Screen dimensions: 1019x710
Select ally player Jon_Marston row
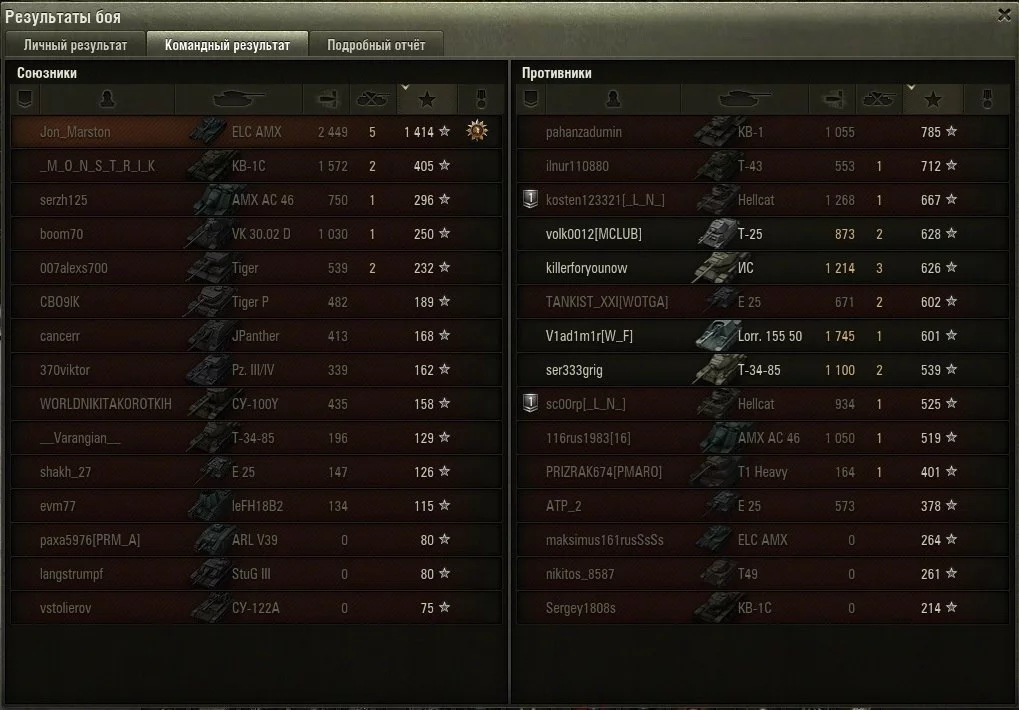click(x=75, y=132)
